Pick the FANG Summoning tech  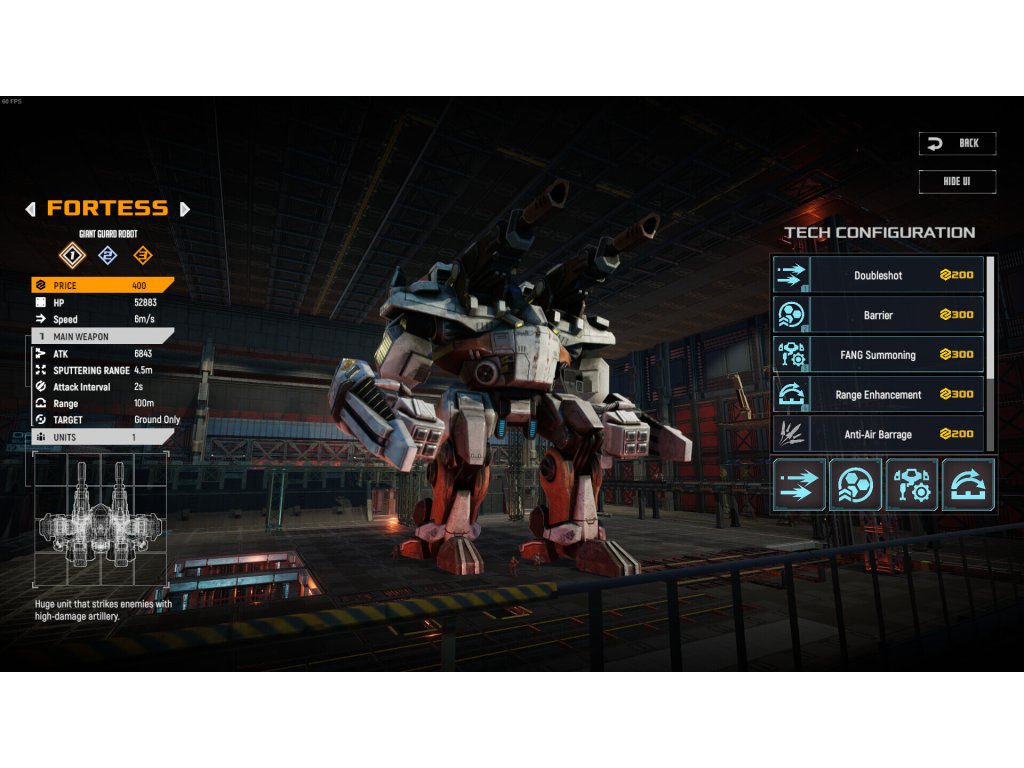(877, 355)
